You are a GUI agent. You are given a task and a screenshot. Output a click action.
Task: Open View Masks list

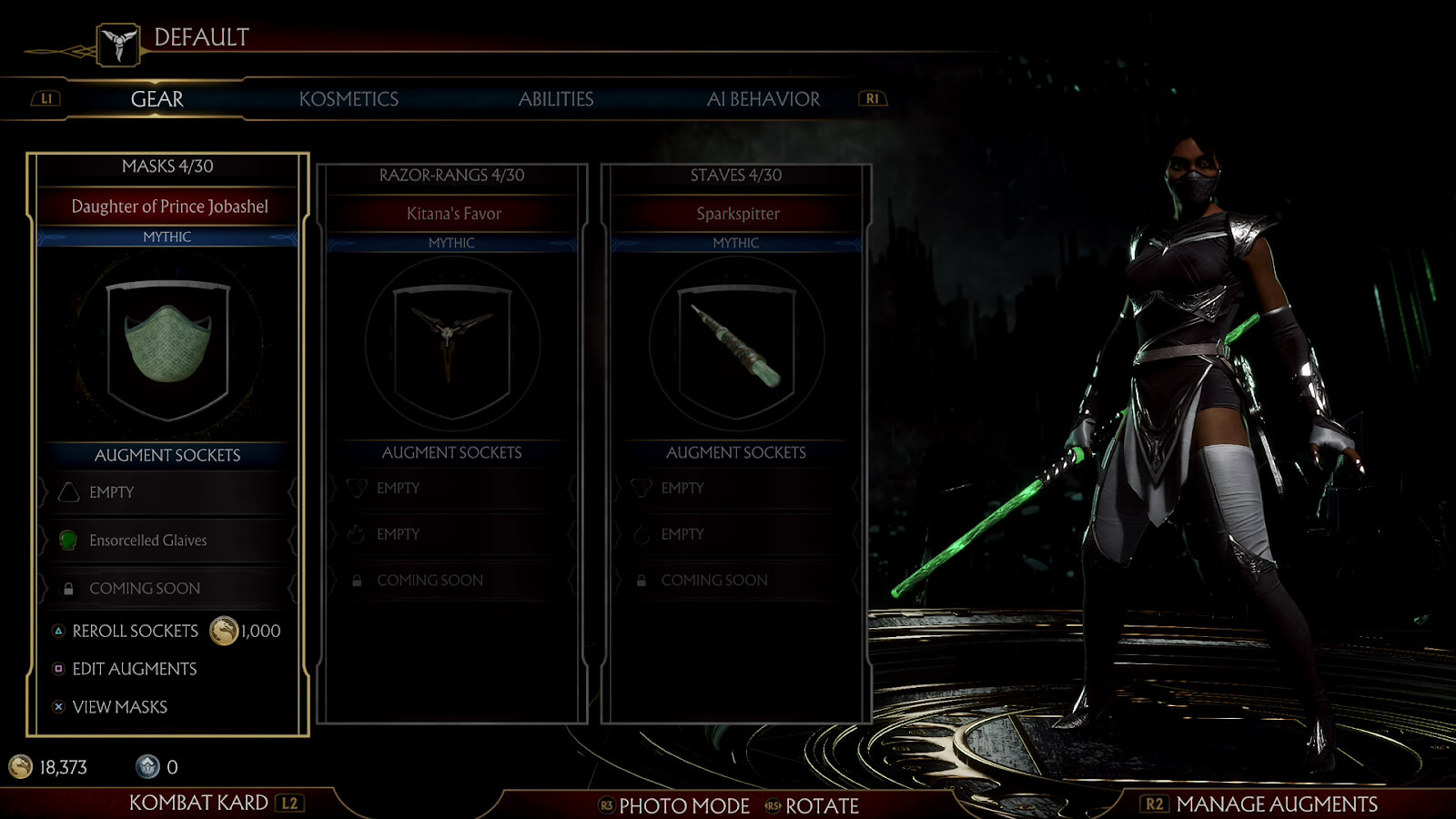point(119,707)
